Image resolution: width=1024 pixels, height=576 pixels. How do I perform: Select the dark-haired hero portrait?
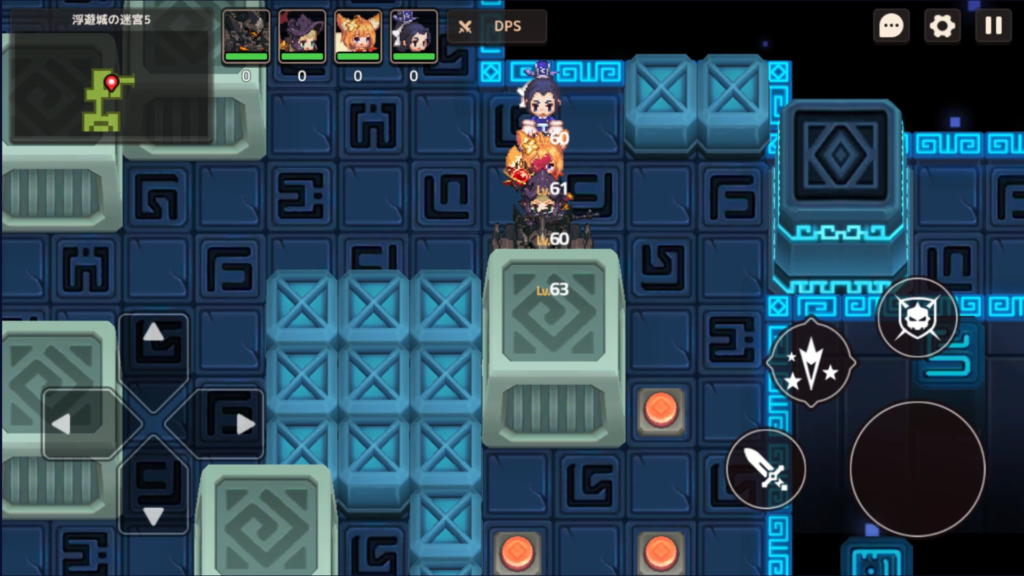click(414, 36)
